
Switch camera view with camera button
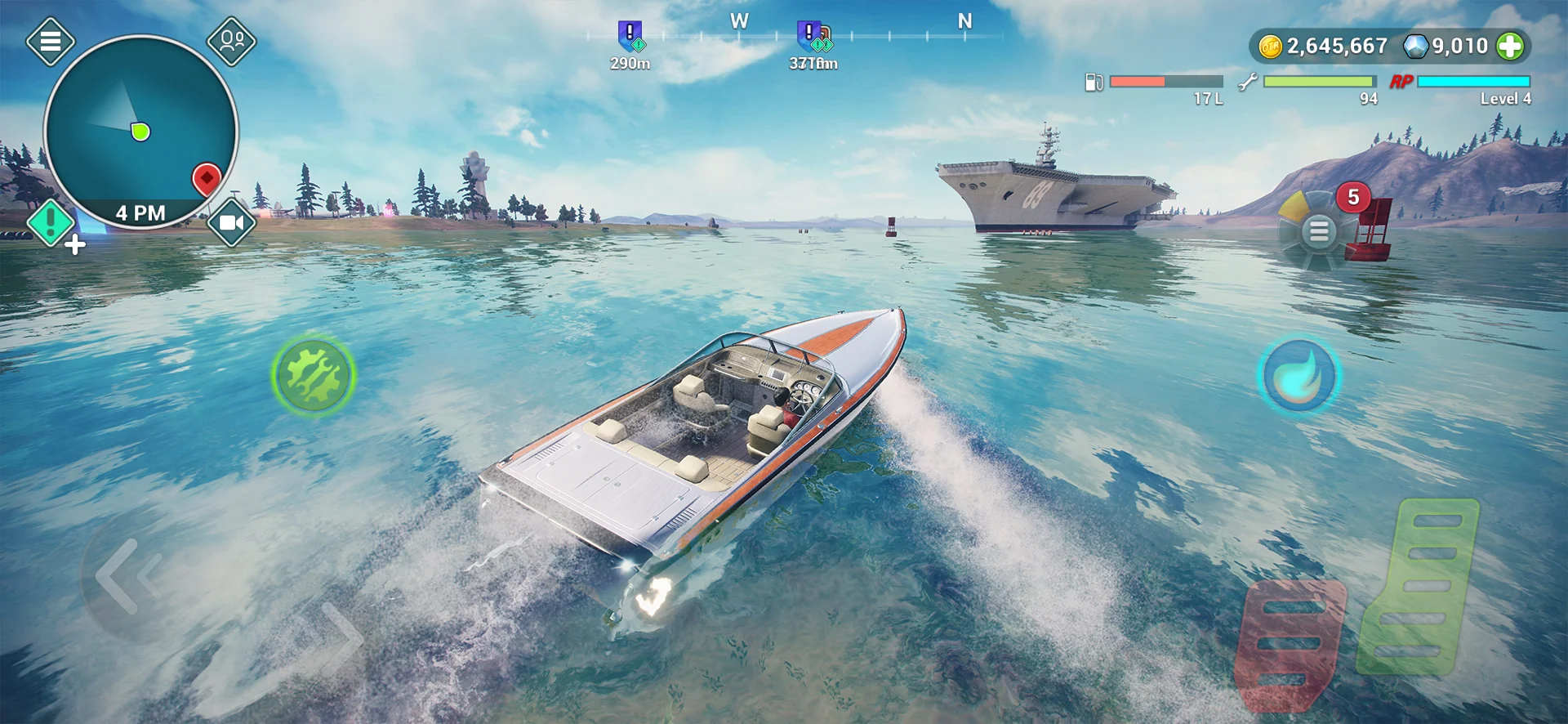pyautogui.click(x=232, y=222)
